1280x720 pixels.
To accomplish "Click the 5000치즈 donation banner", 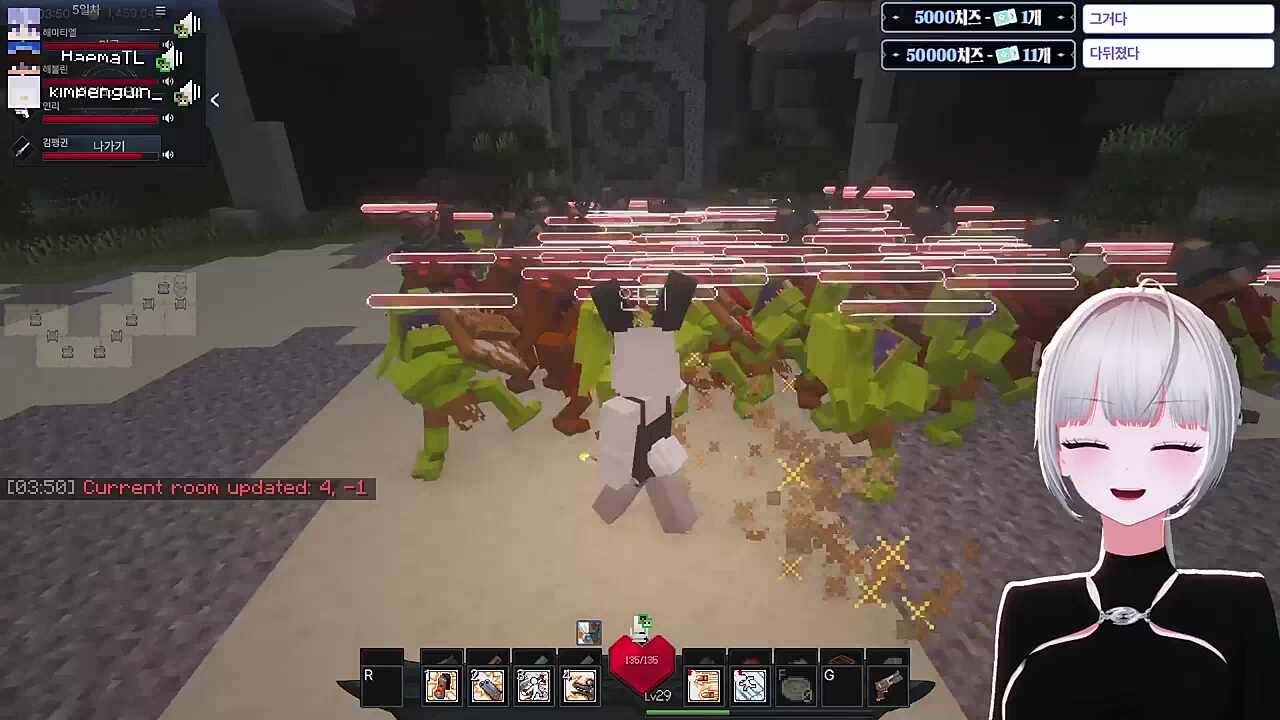I will (x=977, y=18).
